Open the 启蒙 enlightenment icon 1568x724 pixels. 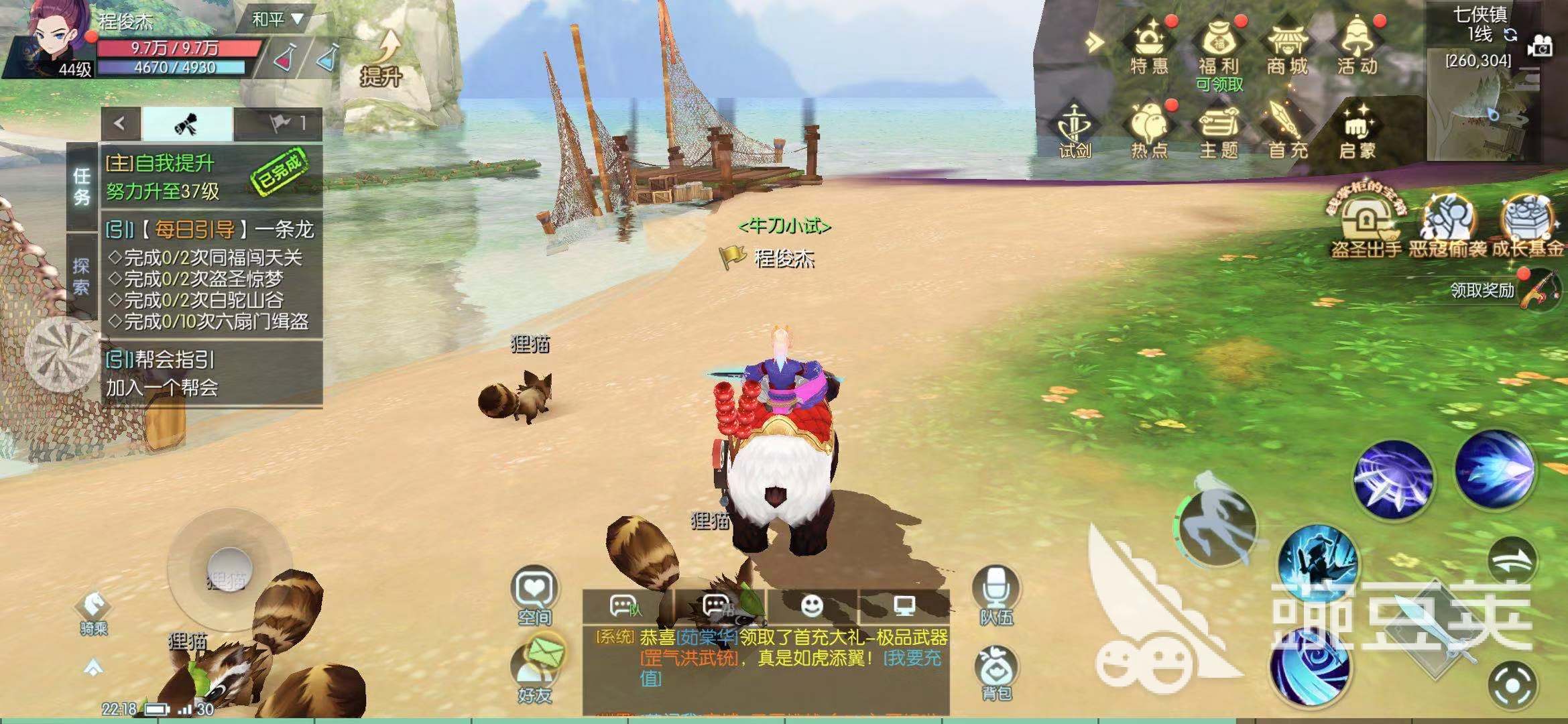(x=1357, y=129)
